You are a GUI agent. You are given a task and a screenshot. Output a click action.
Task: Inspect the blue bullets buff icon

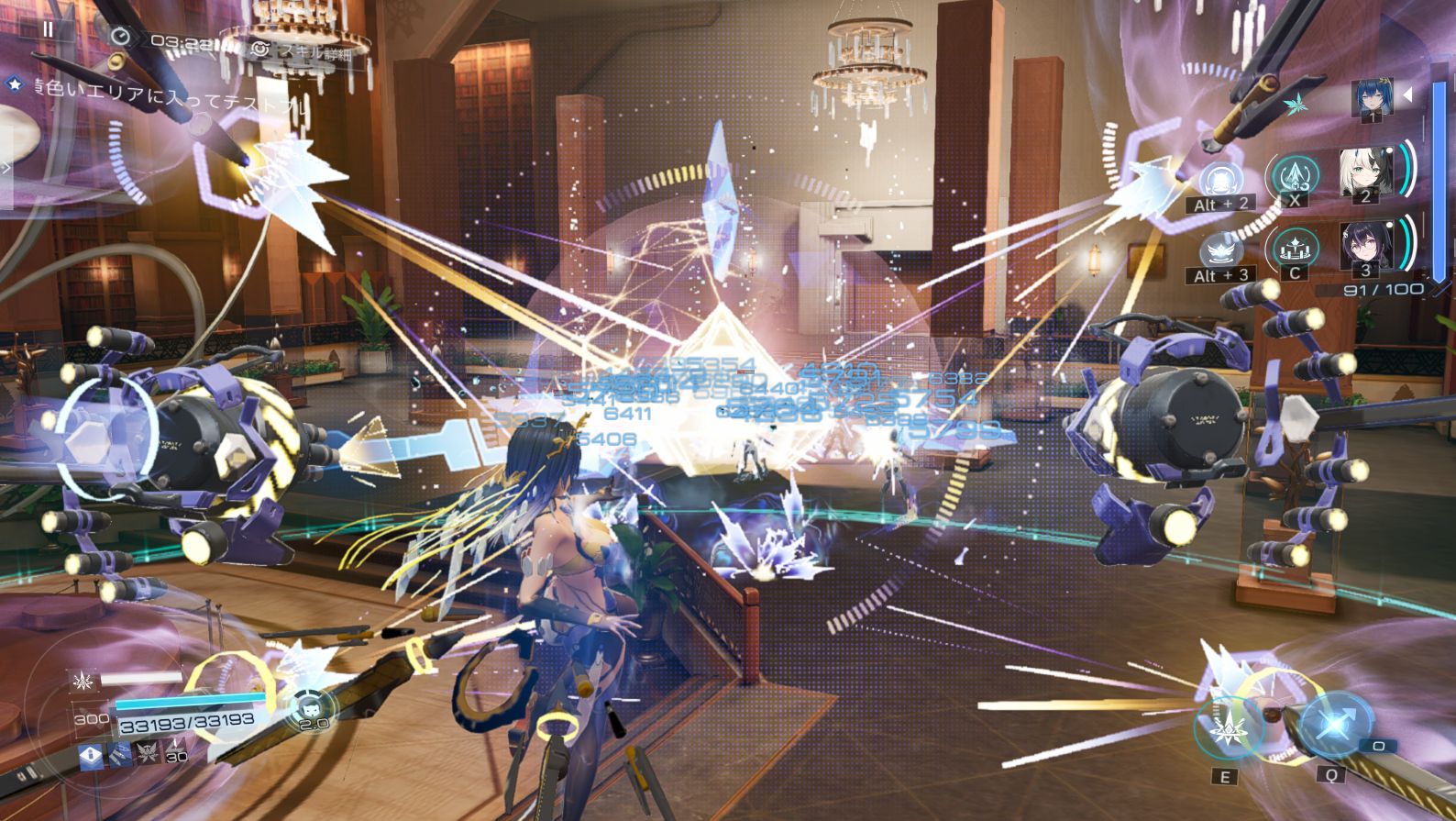tap(120, 756)
